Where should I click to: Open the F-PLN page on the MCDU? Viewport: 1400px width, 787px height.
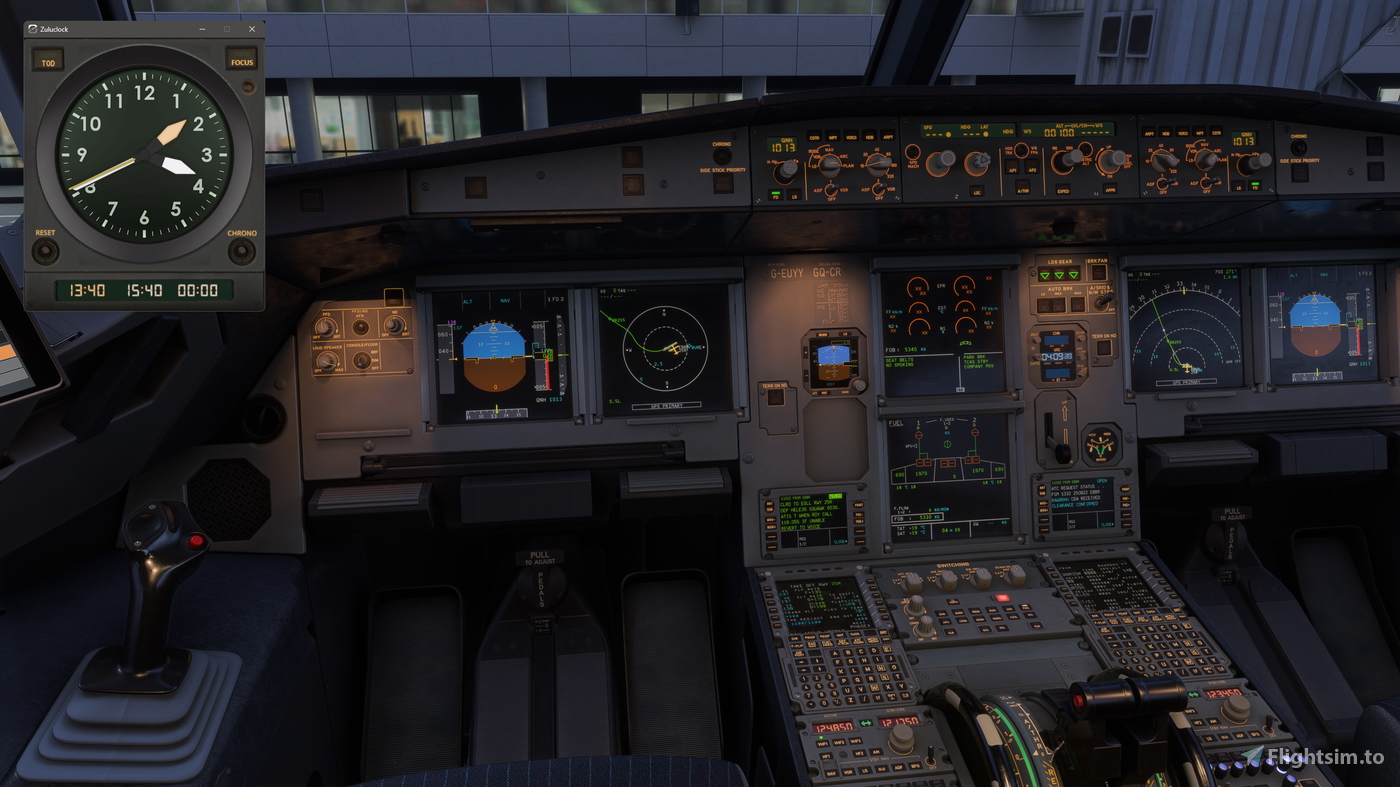(797, 645)
